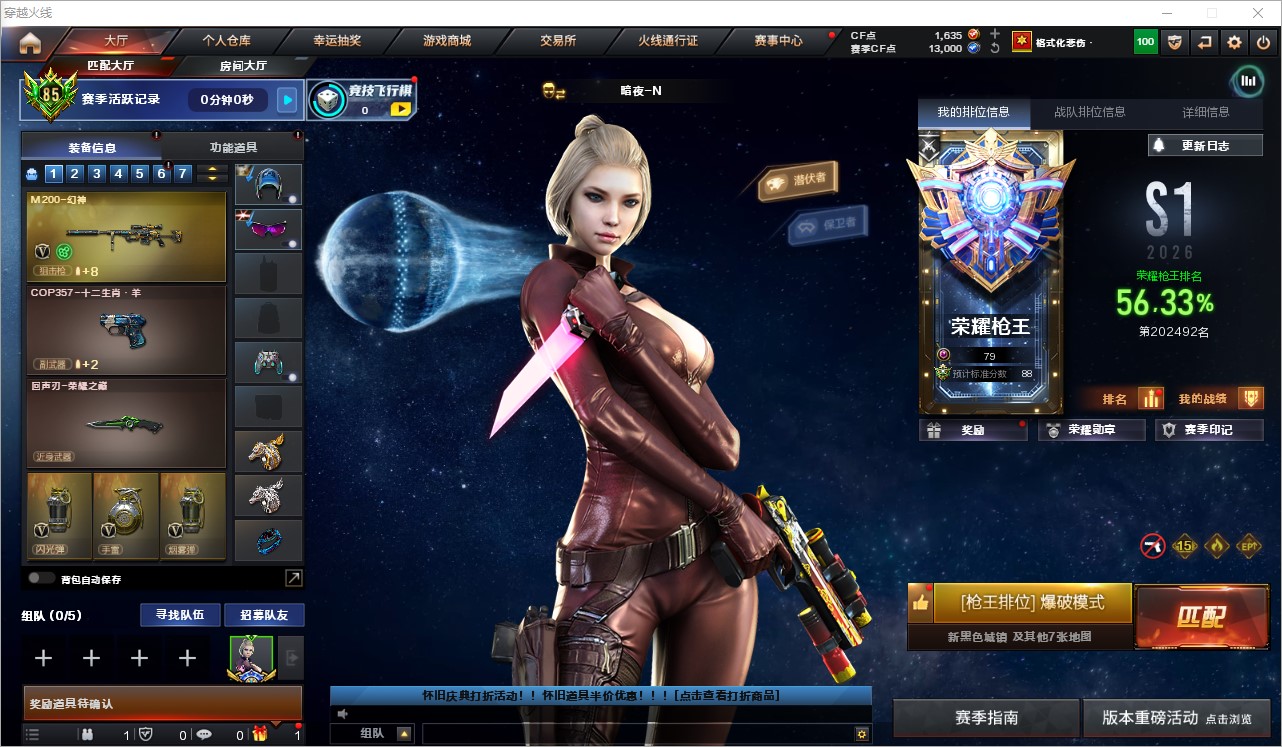This screenshot has height=747, width=1282.
Task: Open the gear settings icon
Action: 1234,42
